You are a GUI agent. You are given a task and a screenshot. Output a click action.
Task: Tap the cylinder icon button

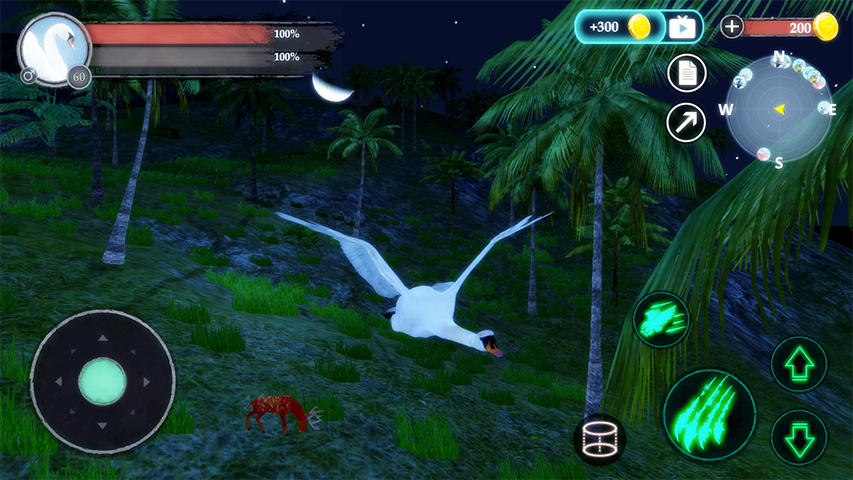pyautogui.click(x=600, y=439)
